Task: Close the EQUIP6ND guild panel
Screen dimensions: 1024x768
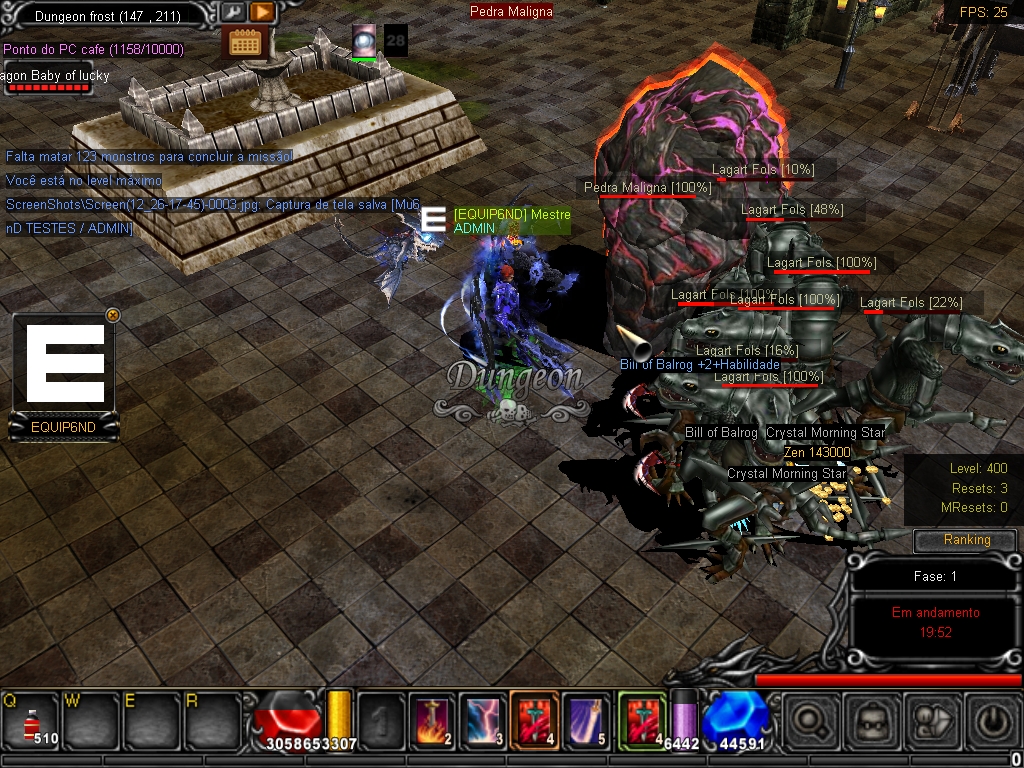Action: [x=112, y=315]
